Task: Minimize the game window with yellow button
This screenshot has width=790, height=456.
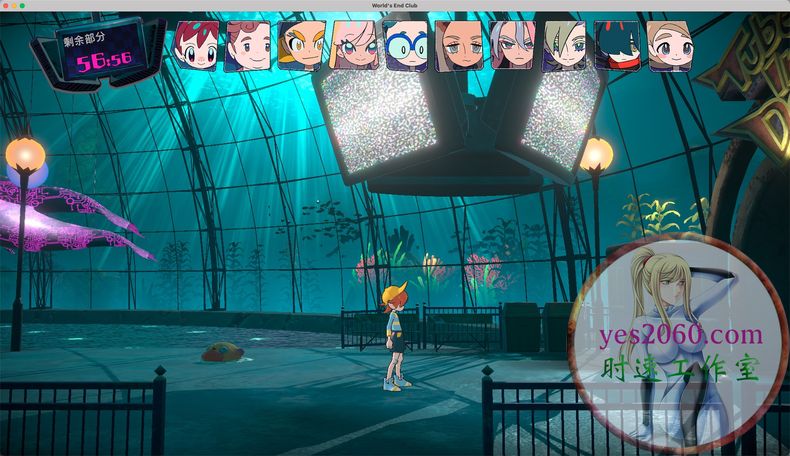Action: tap(16, 6)
